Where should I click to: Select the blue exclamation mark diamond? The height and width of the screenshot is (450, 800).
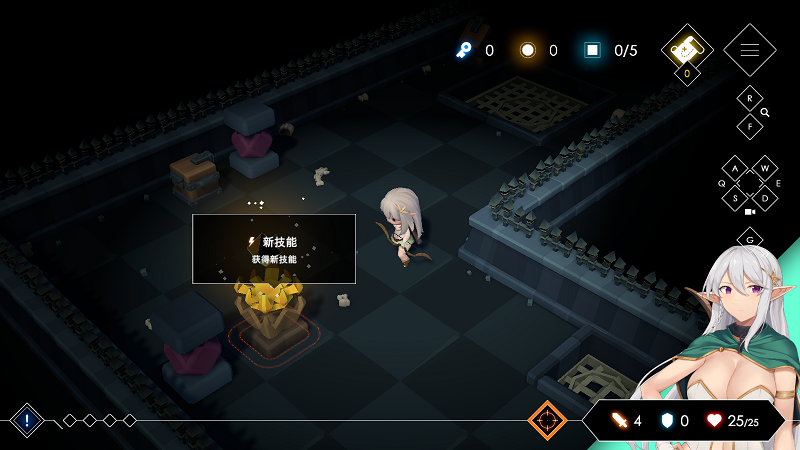coord(27,421)
